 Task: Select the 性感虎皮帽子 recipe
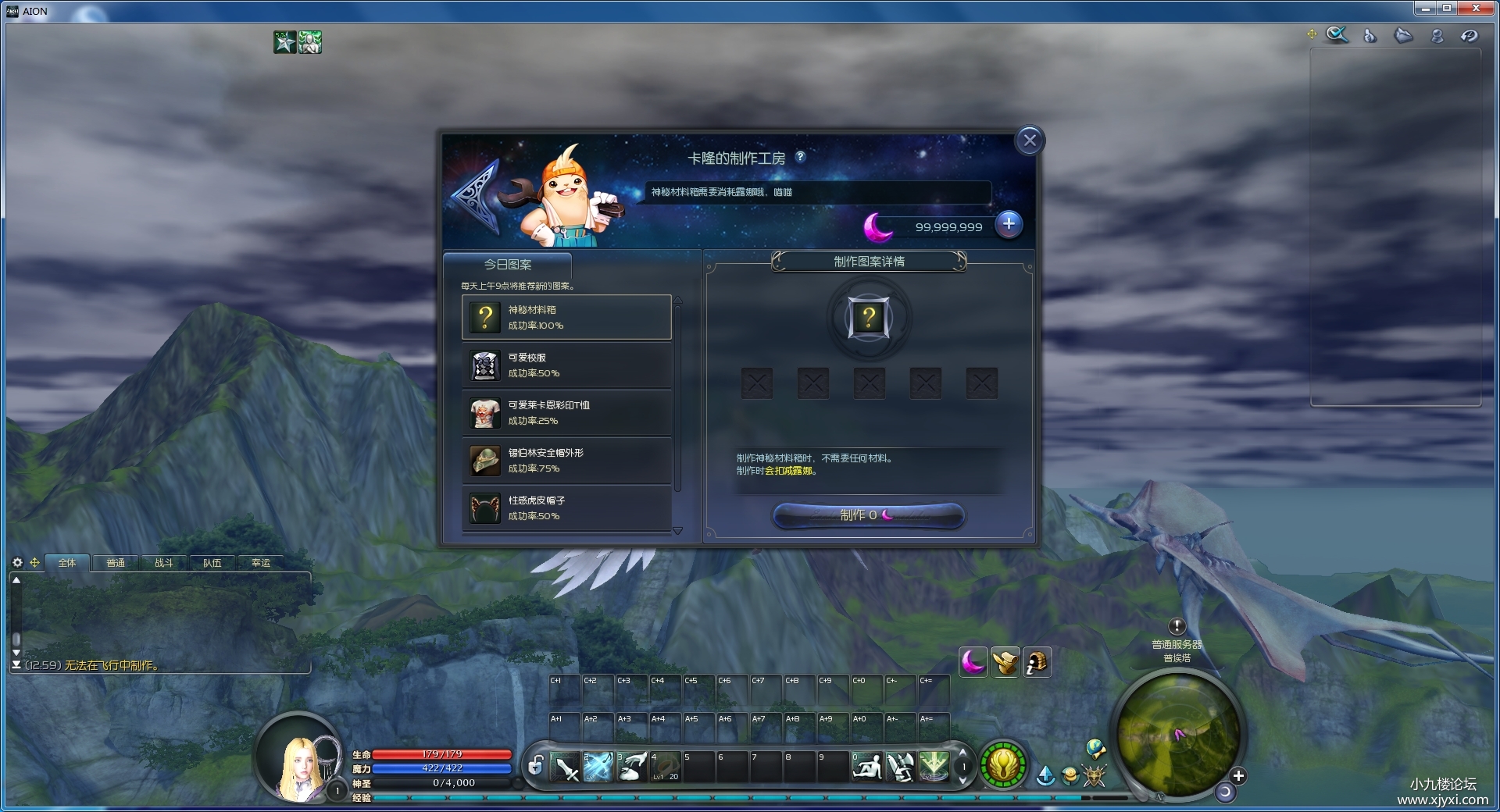(566, 508)
